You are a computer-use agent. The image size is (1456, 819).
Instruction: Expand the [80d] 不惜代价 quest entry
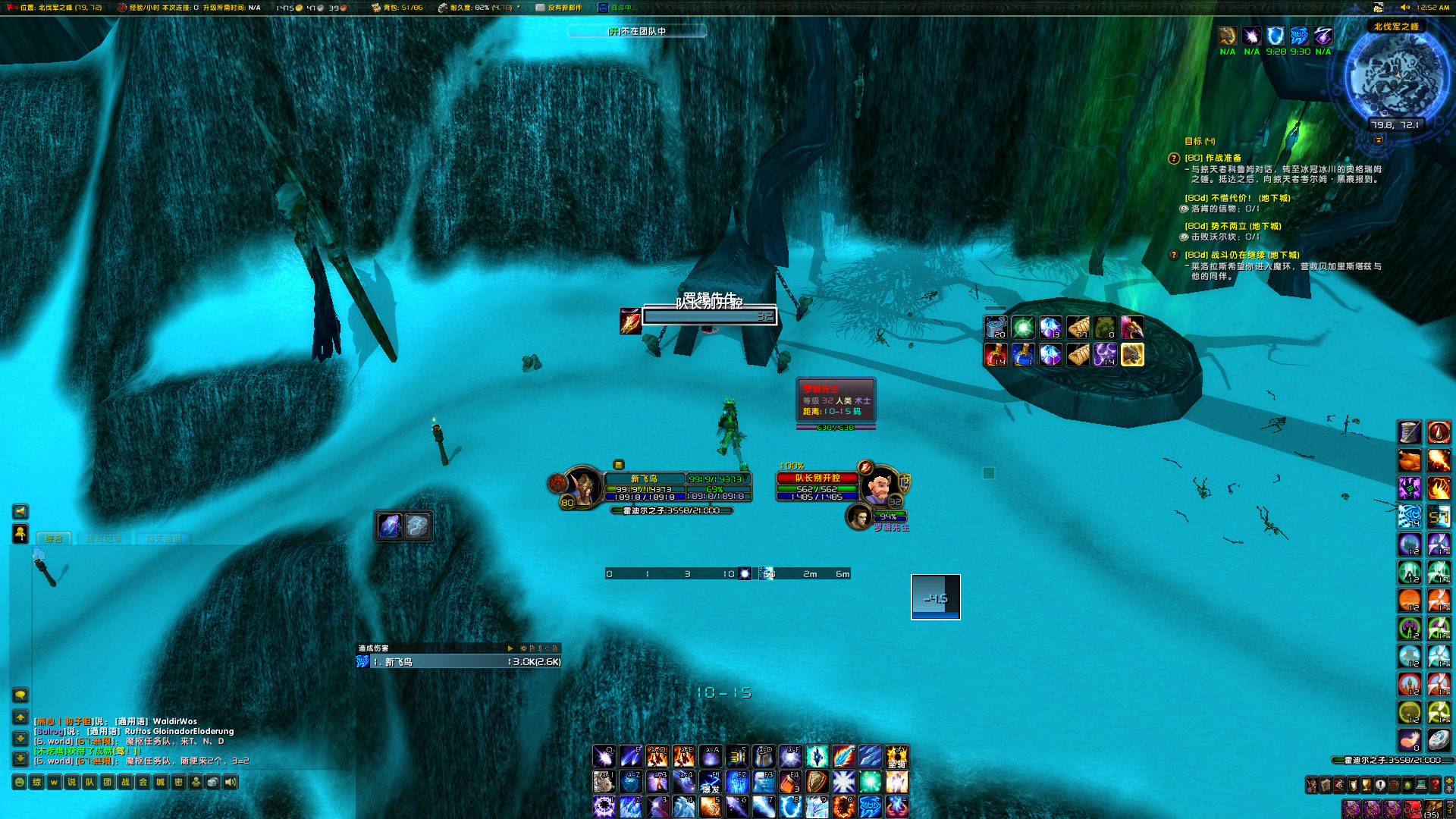click(1238, 199)
